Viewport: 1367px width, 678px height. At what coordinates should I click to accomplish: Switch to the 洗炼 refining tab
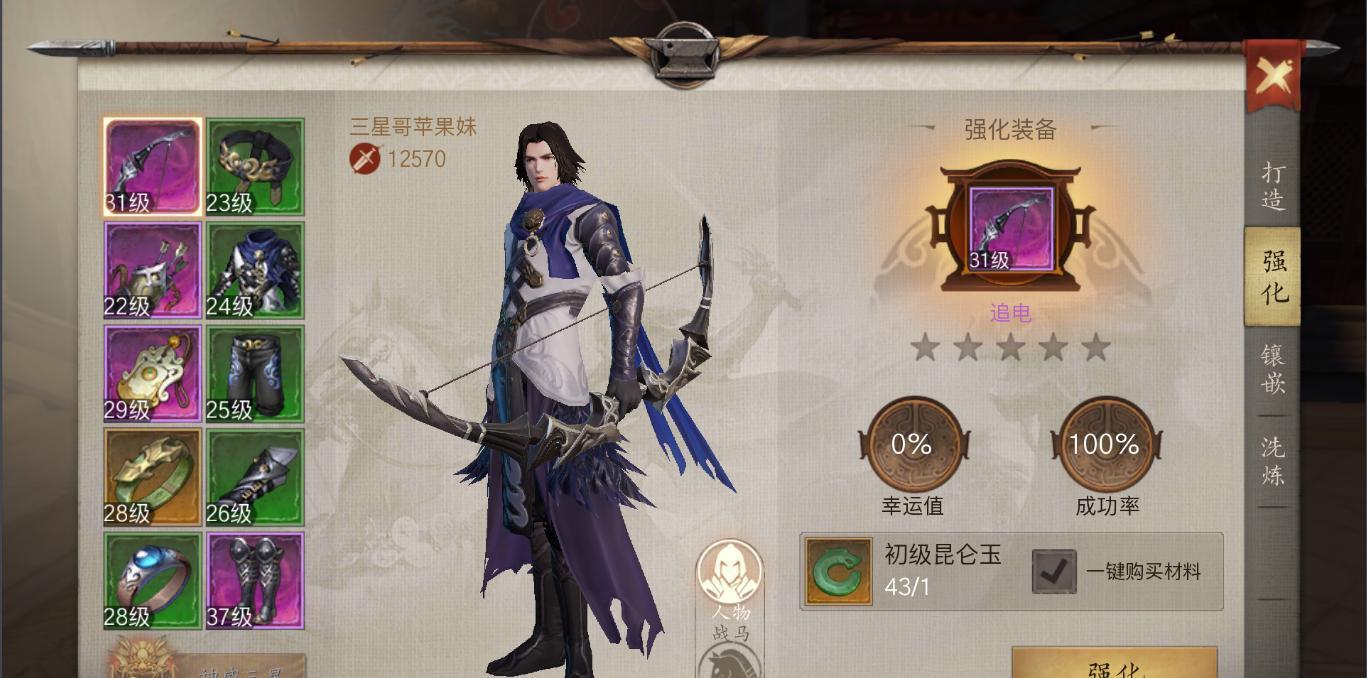click(1272, 461)
